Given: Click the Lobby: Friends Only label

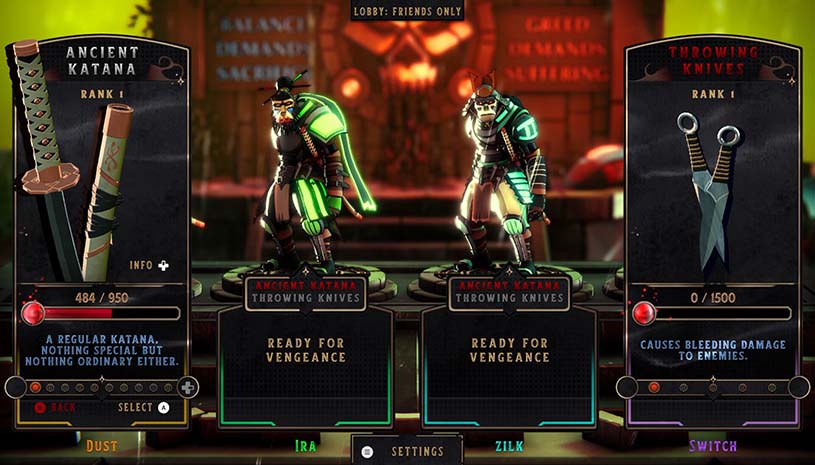Looking at the screenshot, I should coord(407,12).
